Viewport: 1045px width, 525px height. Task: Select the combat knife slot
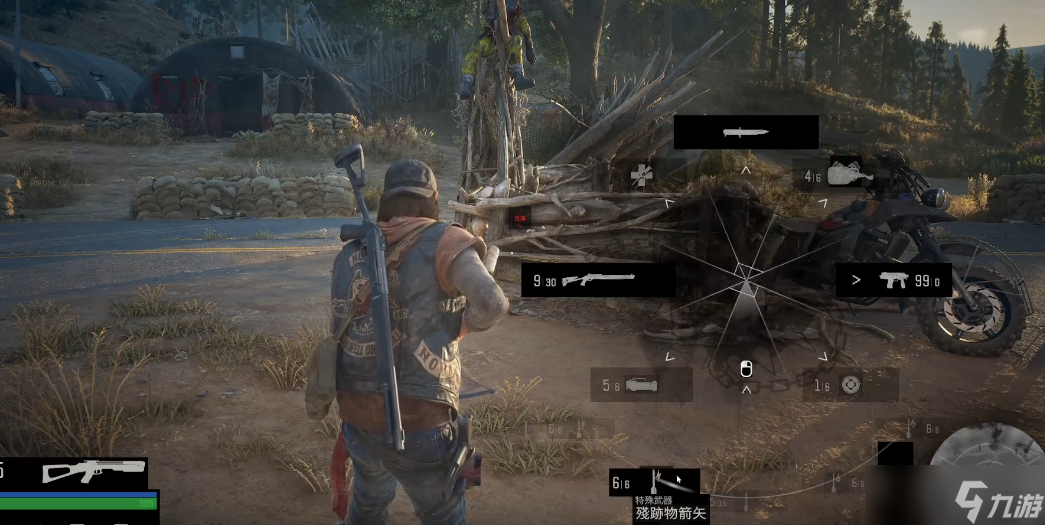(746, 132)
